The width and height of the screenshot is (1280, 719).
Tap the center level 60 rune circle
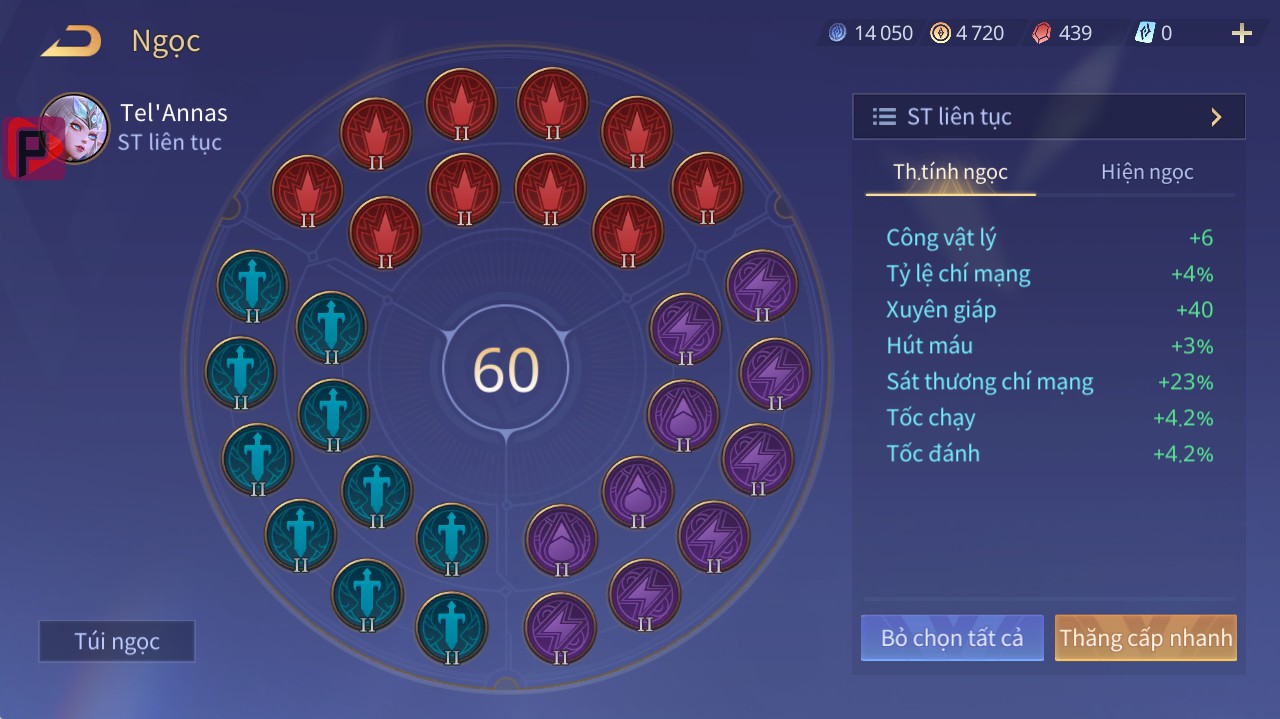pos(506,370)
